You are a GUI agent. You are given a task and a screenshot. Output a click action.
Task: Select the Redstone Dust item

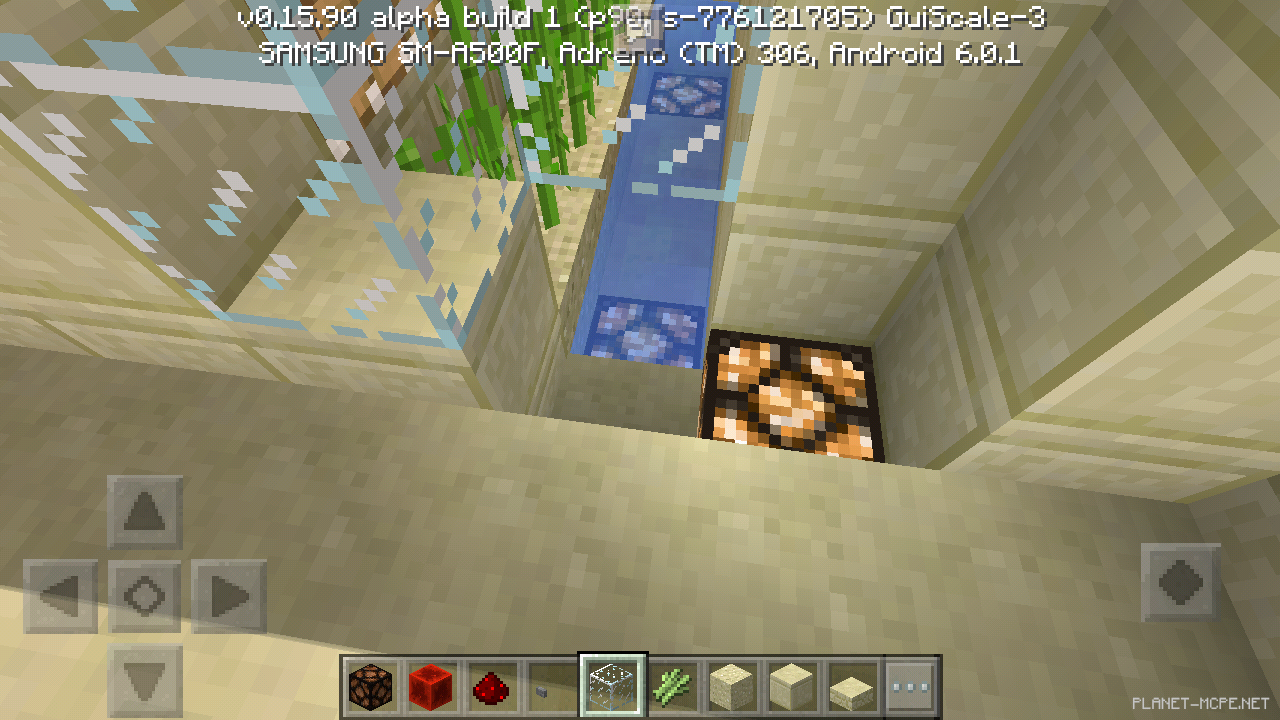click(490, 687)
